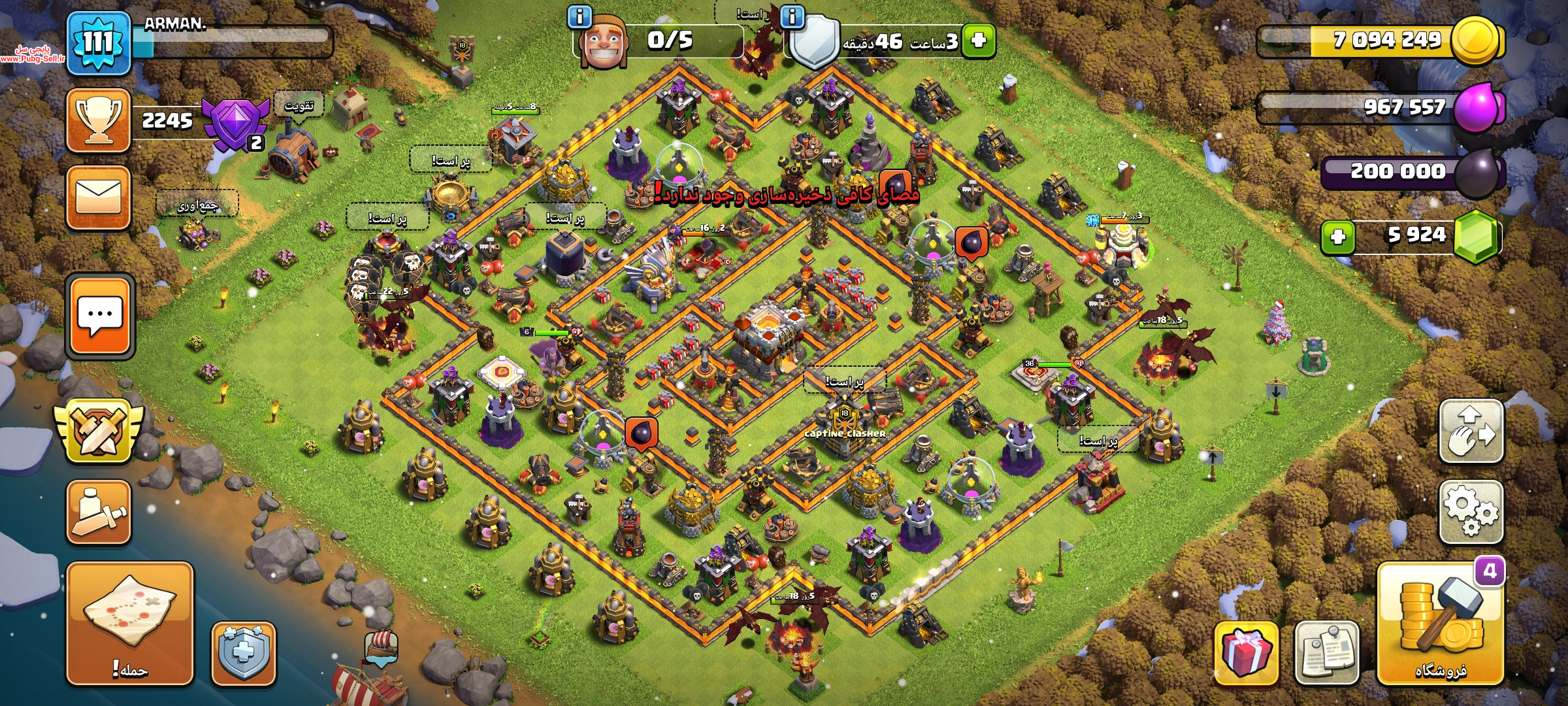This screenshot has width=1568, height=706.
Task: Show builder info via the info badge
Action: (x=580, y=16)
